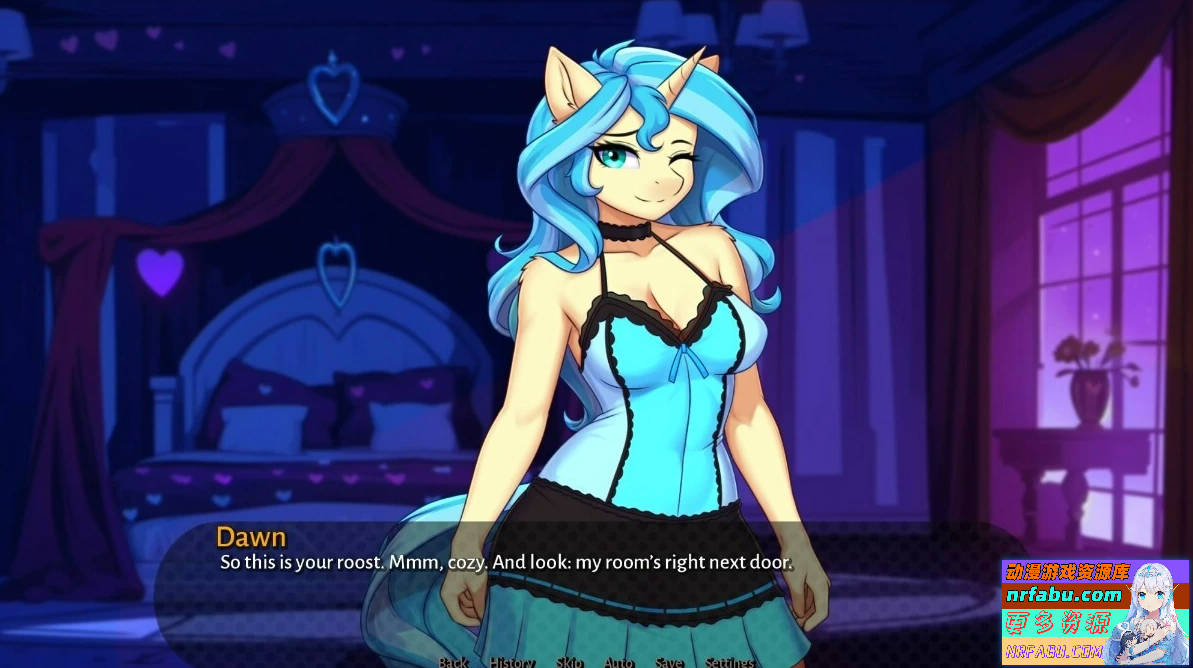The image size is (1193, 668).
Task: Open the Settings screen
Action: point(730,662)
